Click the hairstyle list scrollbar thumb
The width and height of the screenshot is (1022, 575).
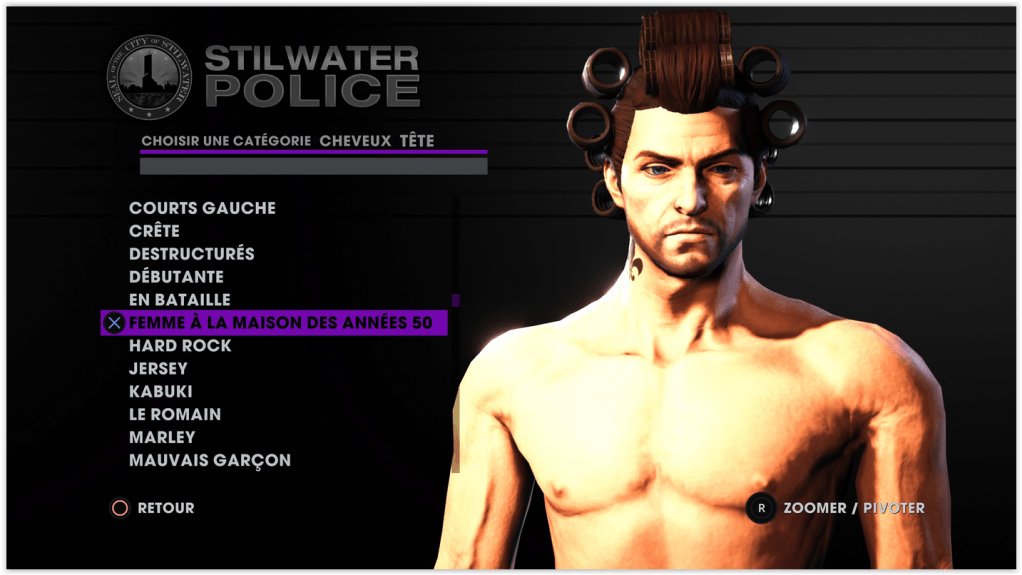point(455,300)
